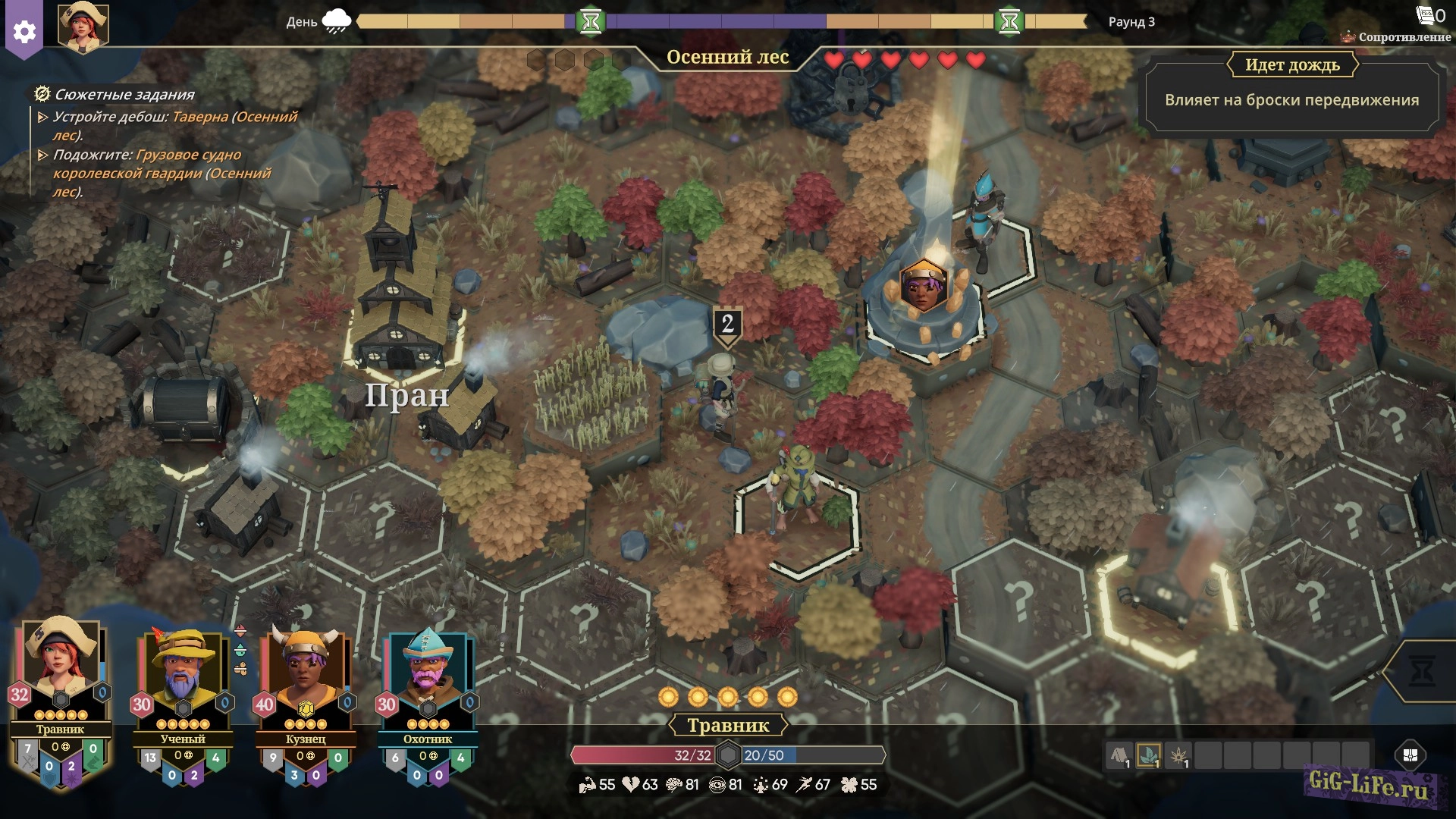
Task: Click the Сюжетные задания quest tracker header
Action: tap(124, 95)
